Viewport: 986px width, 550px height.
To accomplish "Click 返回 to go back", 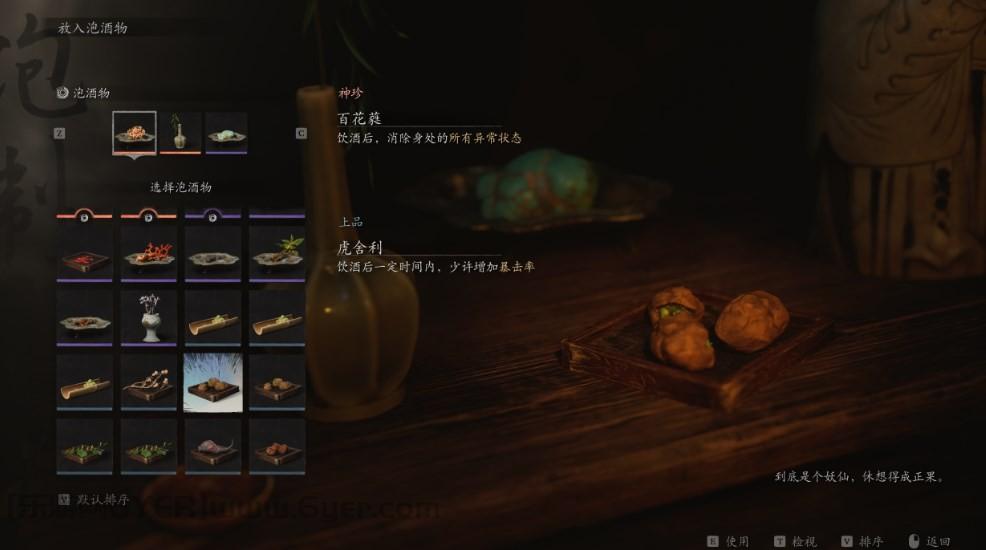I will [930, 541].
